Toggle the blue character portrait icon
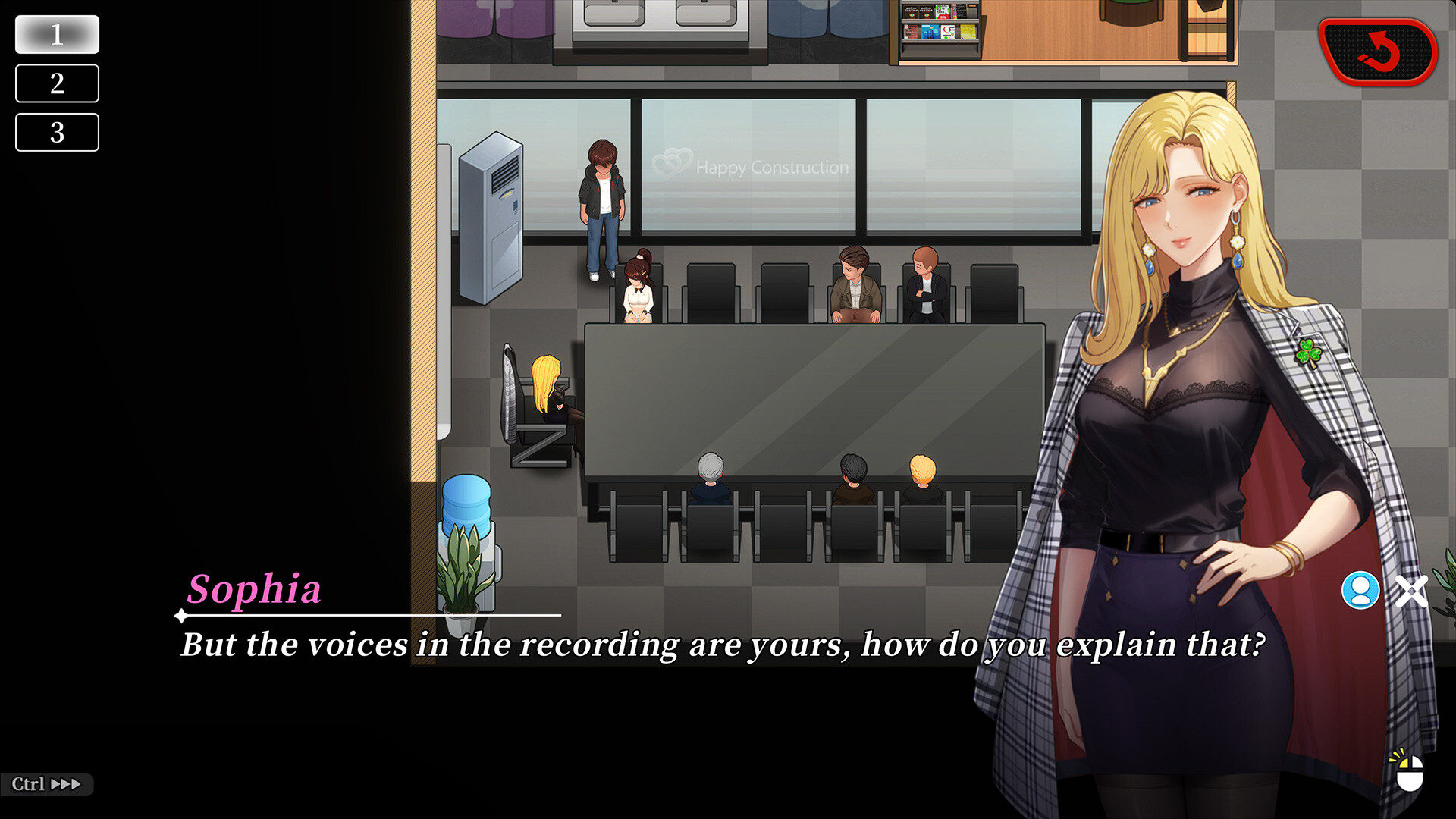This screenshot has width=1456, height=819. click(1360, 590)
